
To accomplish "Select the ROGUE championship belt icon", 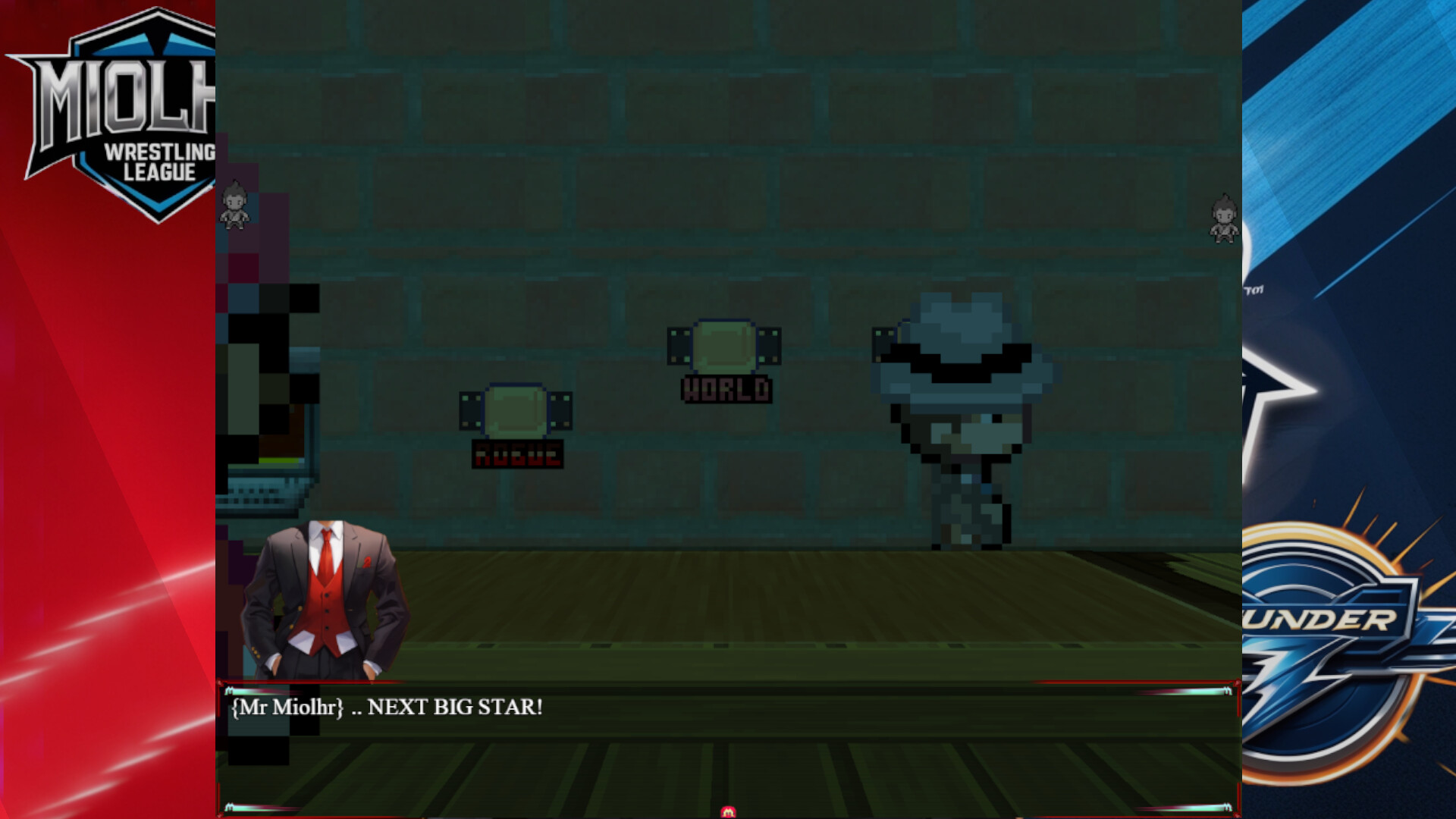I will 517,411.
